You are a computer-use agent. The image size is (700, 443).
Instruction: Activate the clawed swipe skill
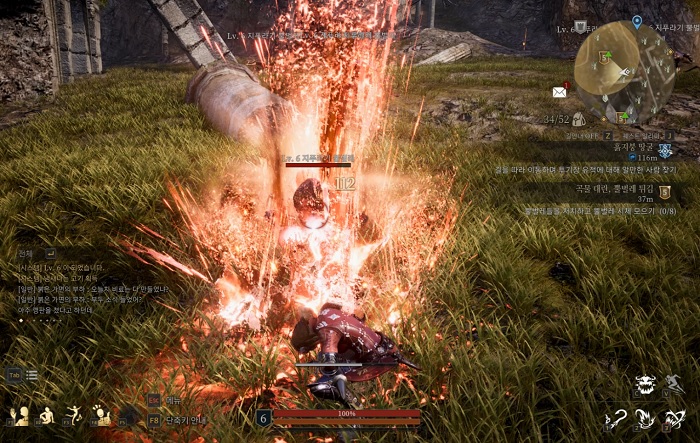tap(646, 417)
